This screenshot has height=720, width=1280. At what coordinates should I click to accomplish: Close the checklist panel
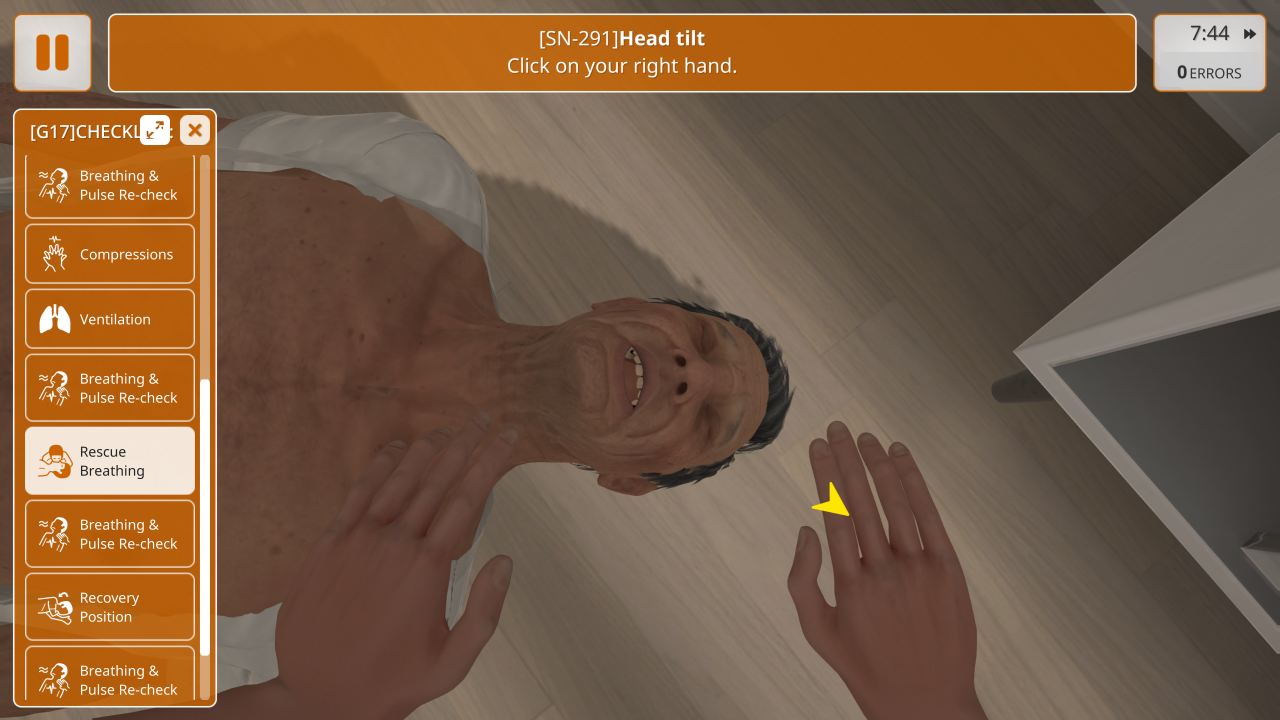click(195, 130)
